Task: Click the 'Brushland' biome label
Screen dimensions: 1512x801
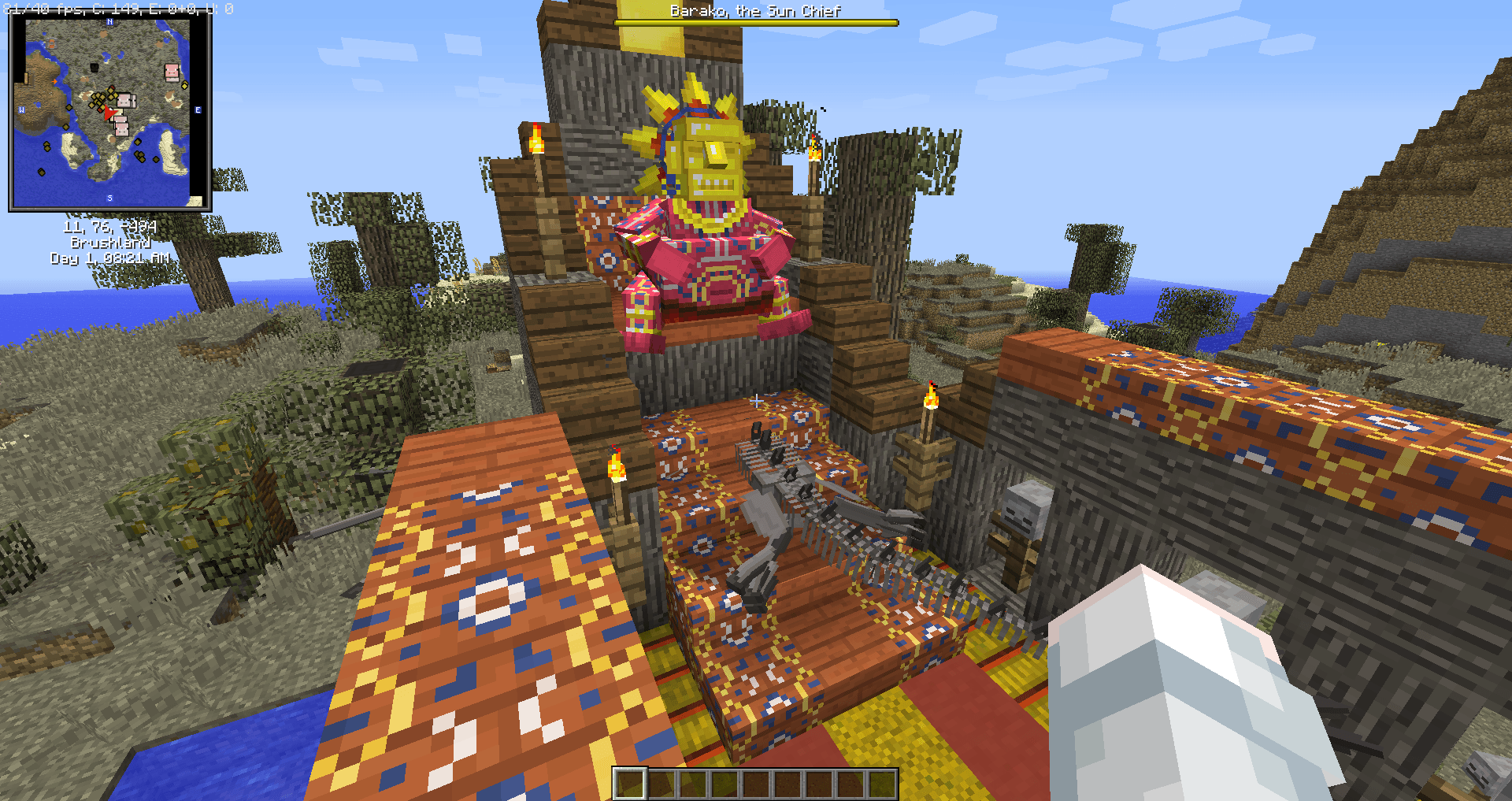Action: 110,244
